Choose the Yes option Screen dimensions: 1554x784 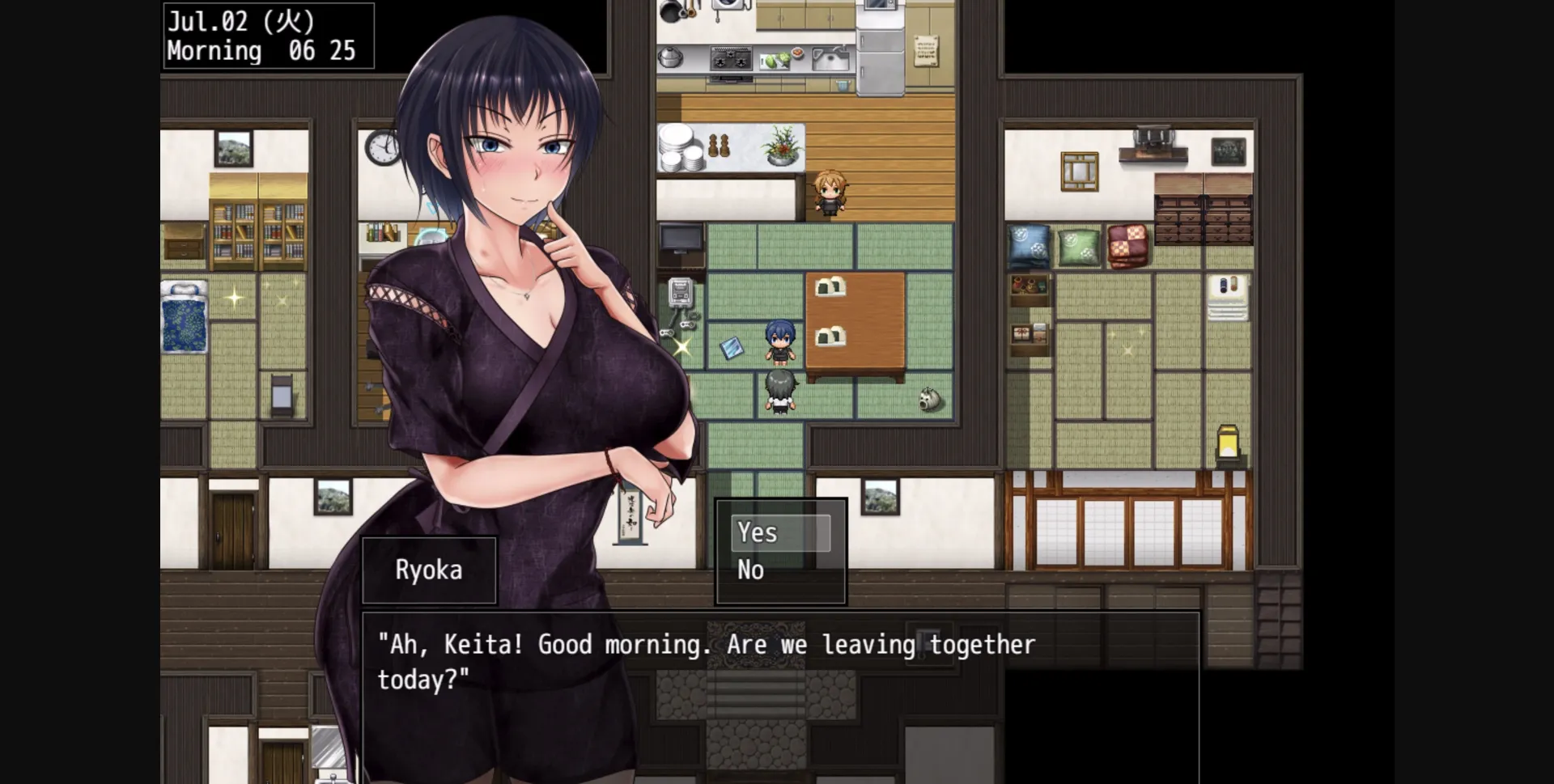point(756,532)
